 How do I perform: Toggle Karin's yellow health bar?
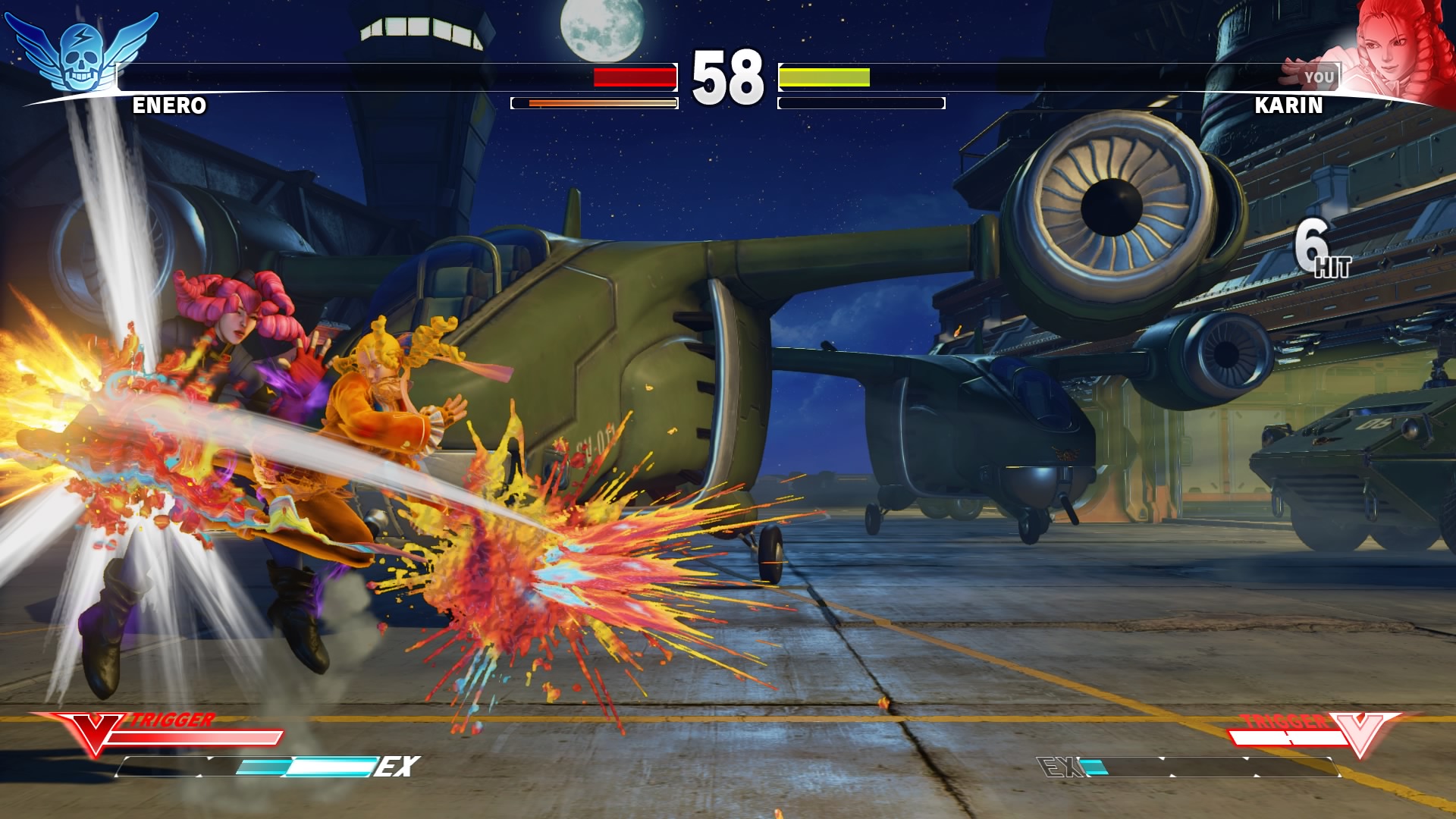pos(827,77)
